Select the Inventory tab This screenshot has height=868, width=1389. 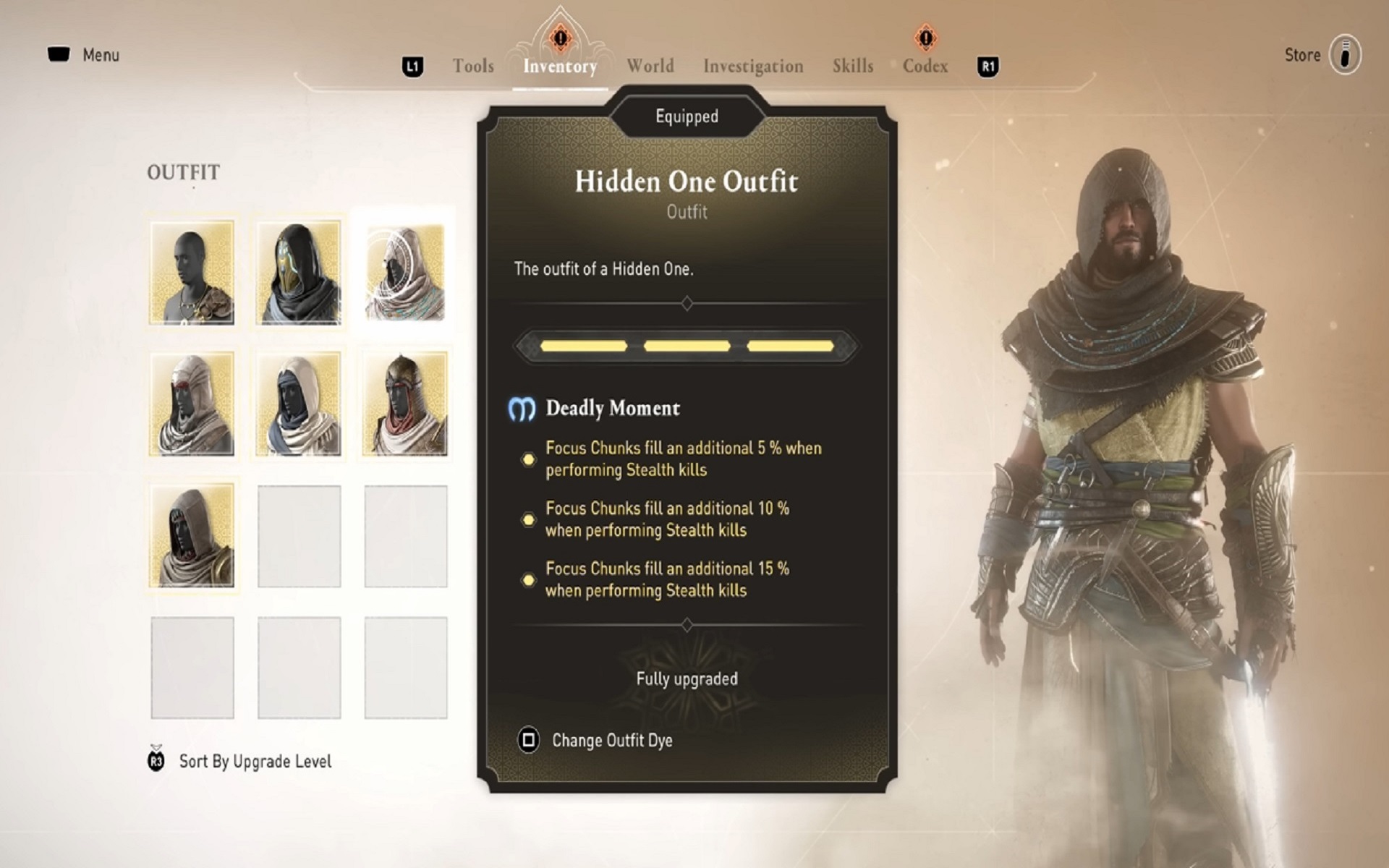coord(560,67)
